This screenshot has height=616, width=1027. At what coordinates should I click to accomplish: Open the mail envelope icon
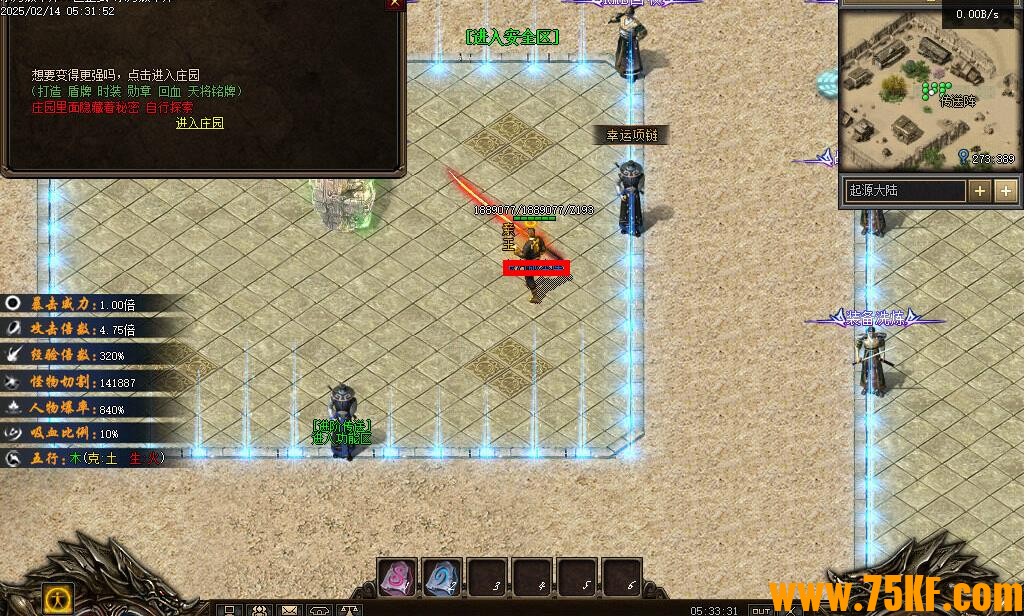(289, 609)
